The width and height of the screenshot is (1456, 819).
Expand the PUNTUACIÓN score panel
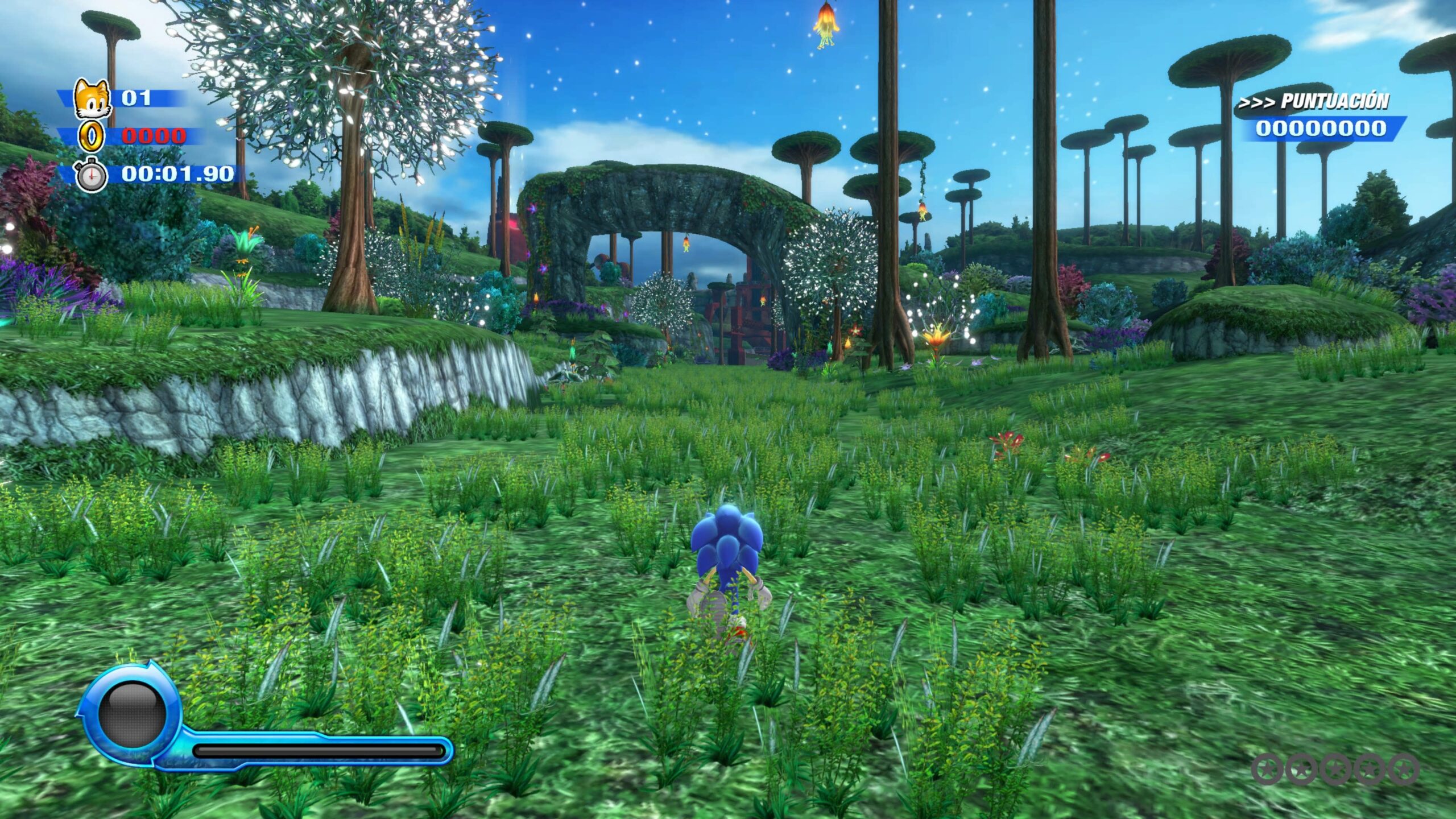tap(1325, 117)
